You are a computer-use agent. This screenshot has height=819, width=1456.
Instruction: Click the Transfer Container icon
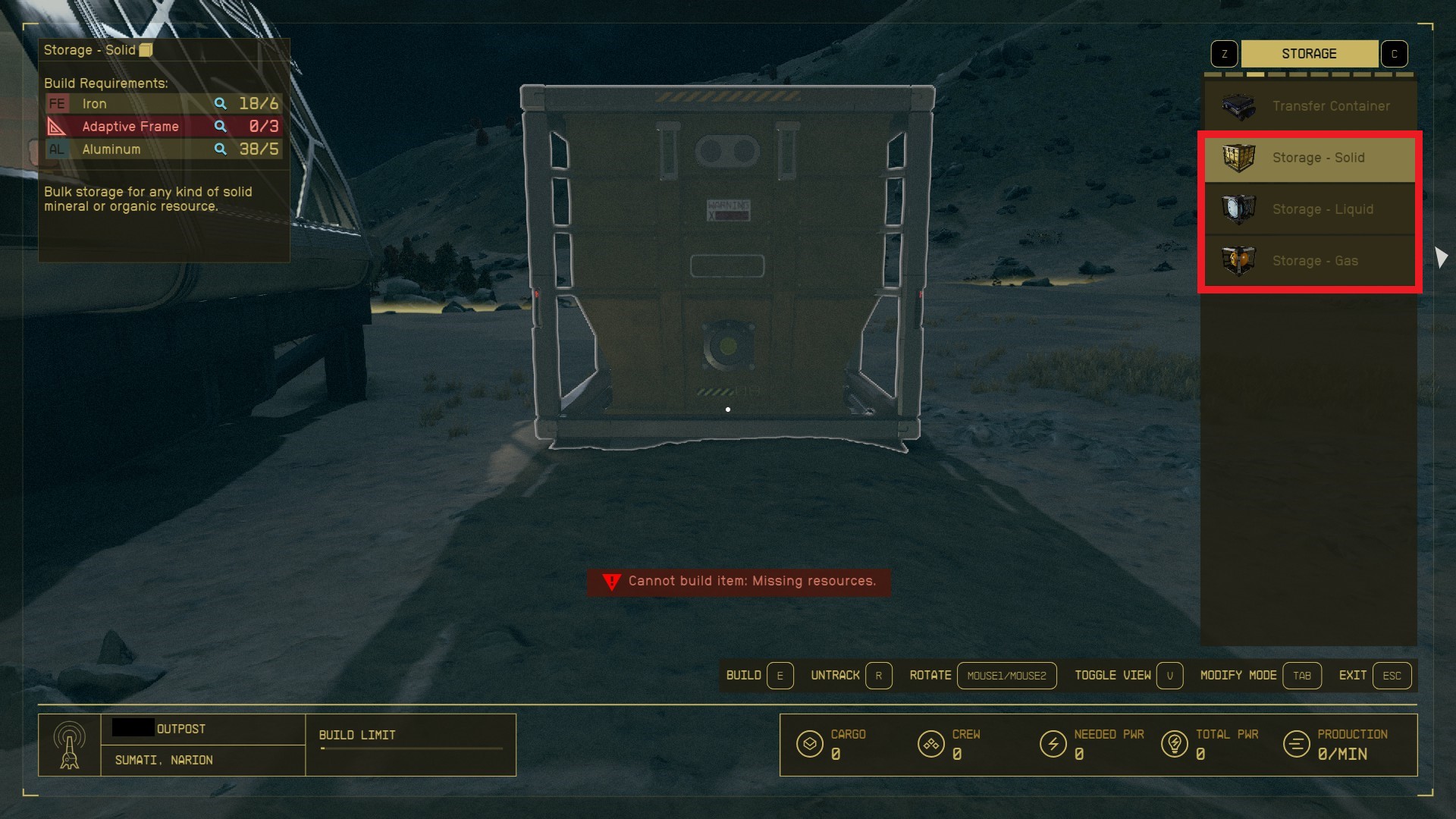[x=1238, y=106]
